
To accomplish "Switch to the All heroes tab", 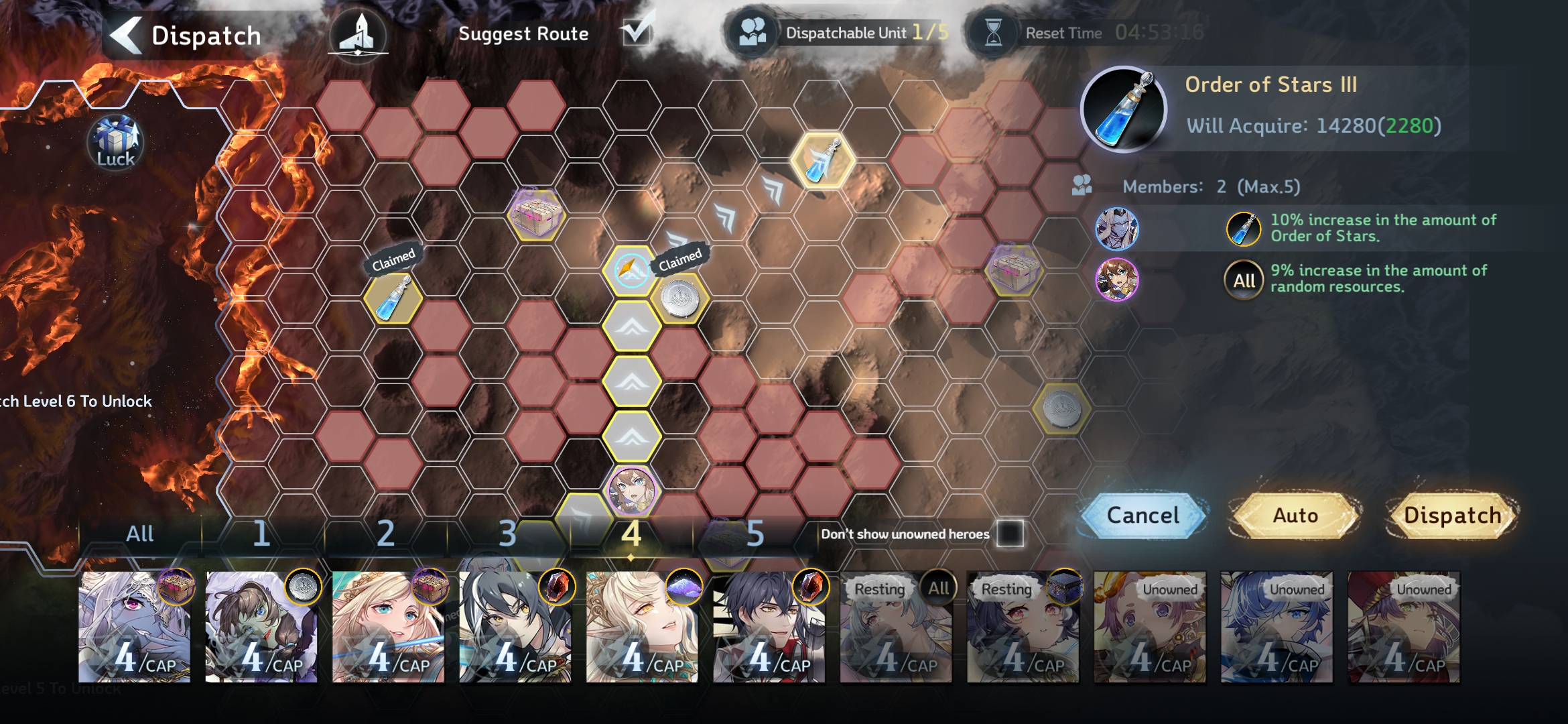I will click(x=140, y=534).
